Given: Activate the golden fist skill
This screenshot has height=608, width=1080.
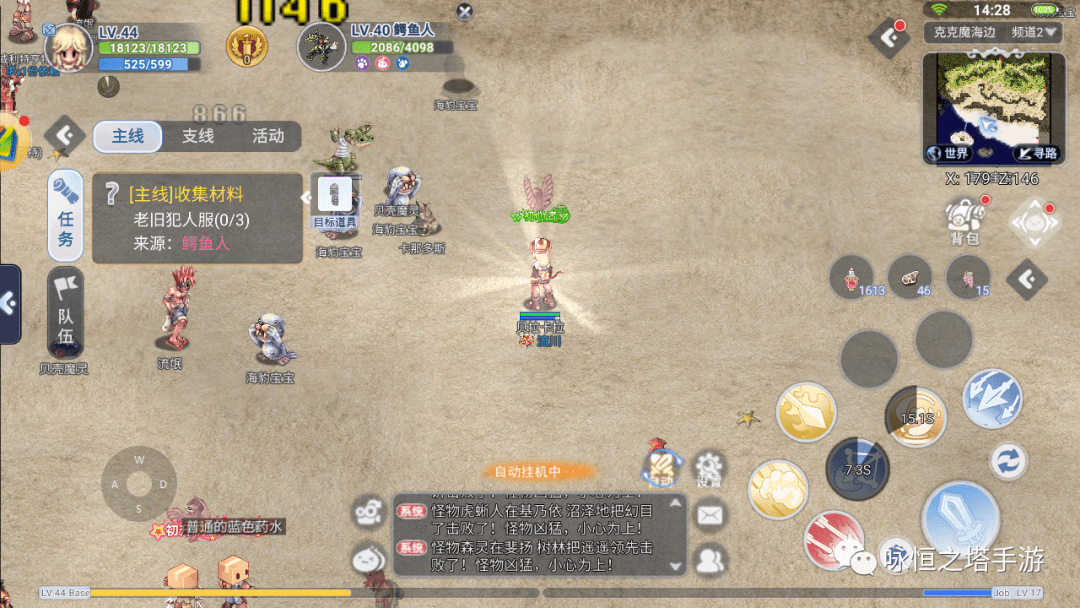Looking at the screenshot, I should 778,490.
